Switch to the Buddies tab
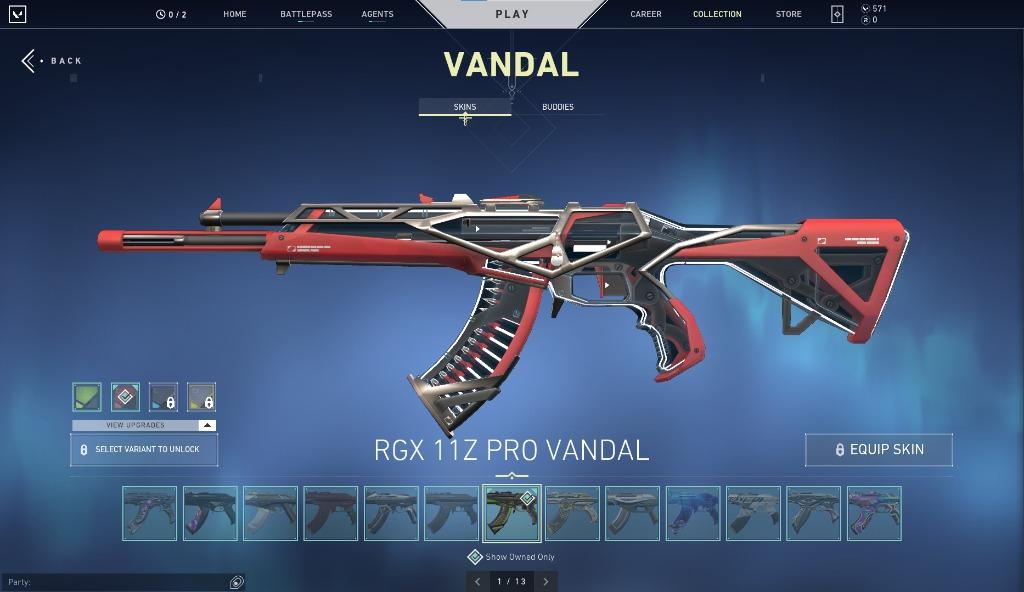The height and width of the screenshot is (592, 1024). click(558, 107)
